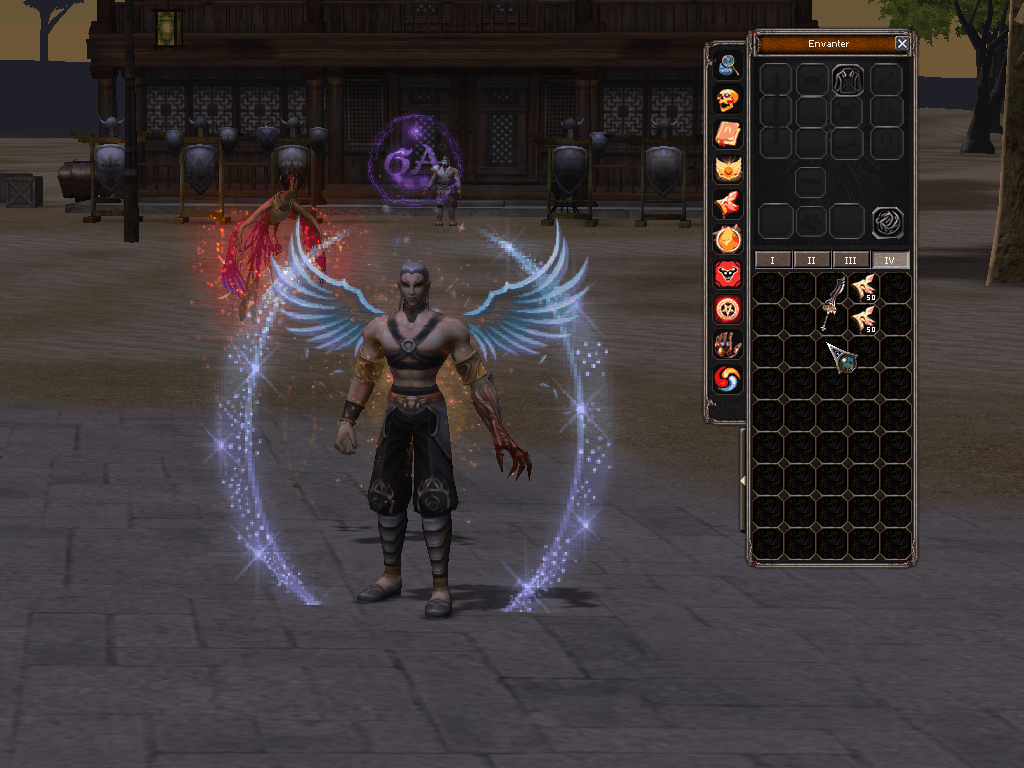Select the swirl emblem equipment slot
Screen dimensions: 1024x768
pyautogui.click(x=886, y=222)
